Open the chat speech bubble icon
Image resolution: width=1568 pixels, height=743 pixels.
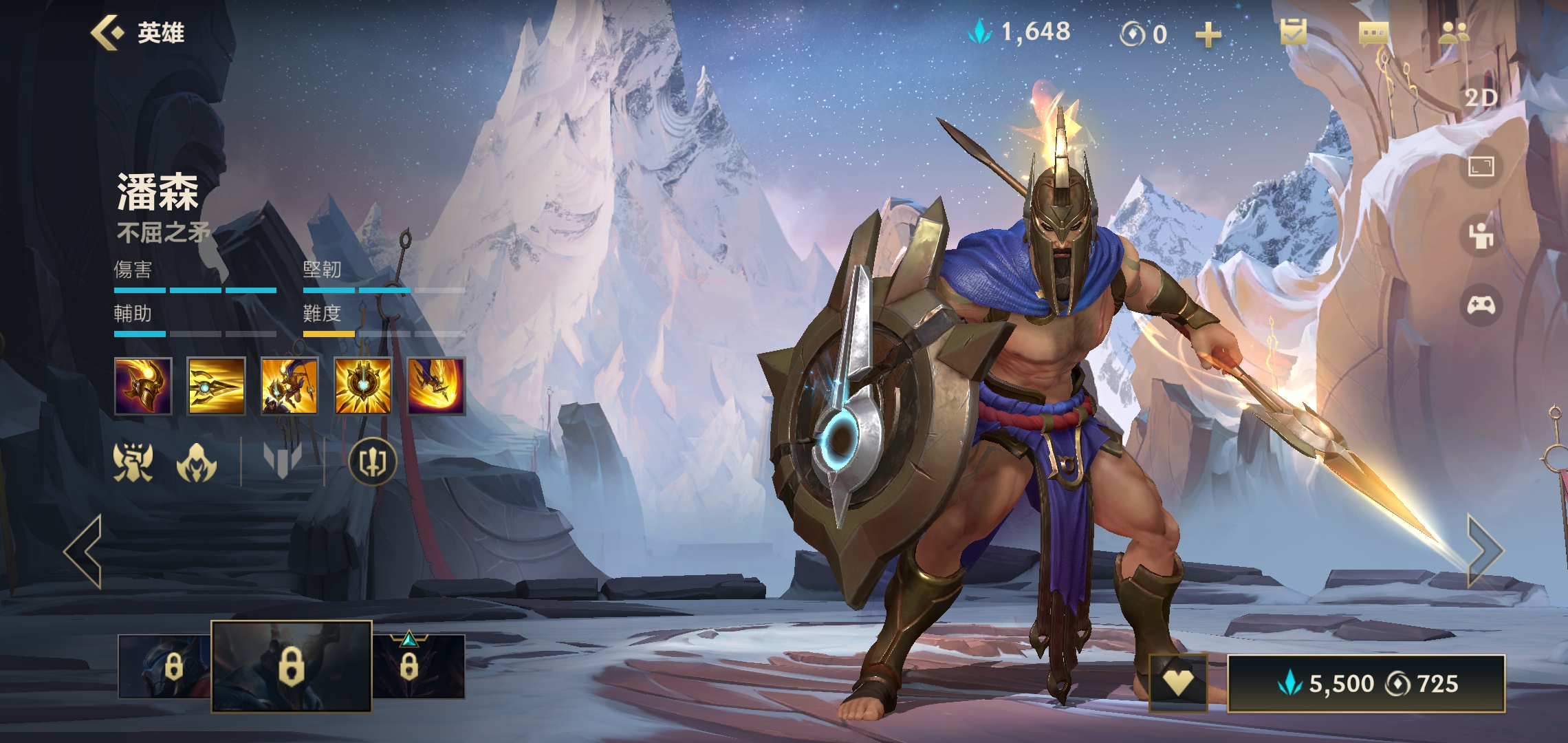click(1373, 33)
